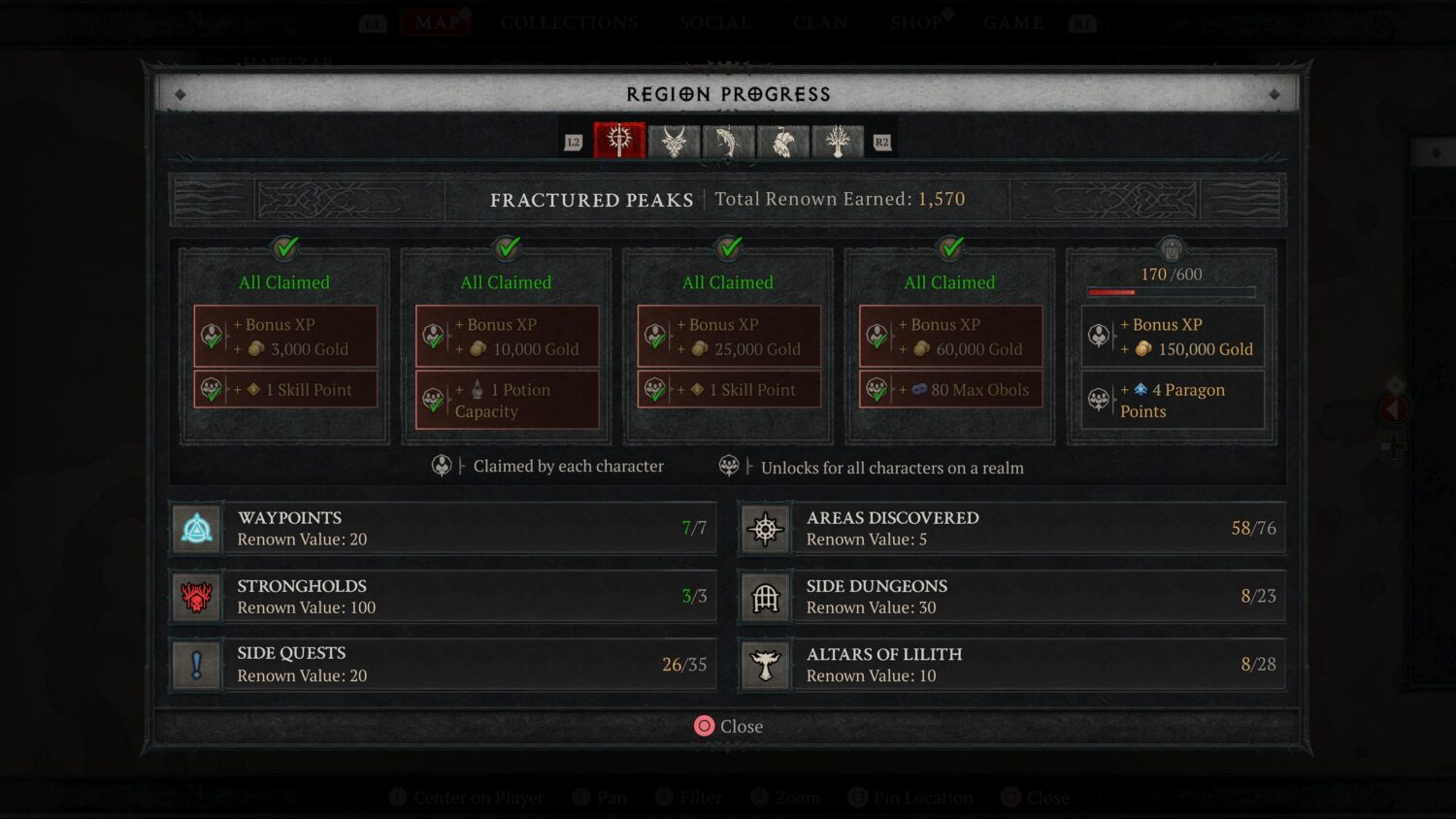The width and height of the screenshot is (1456, 819).
Task: Click the green checkmark above the first All Claimed reward
Action: (284, 248)
